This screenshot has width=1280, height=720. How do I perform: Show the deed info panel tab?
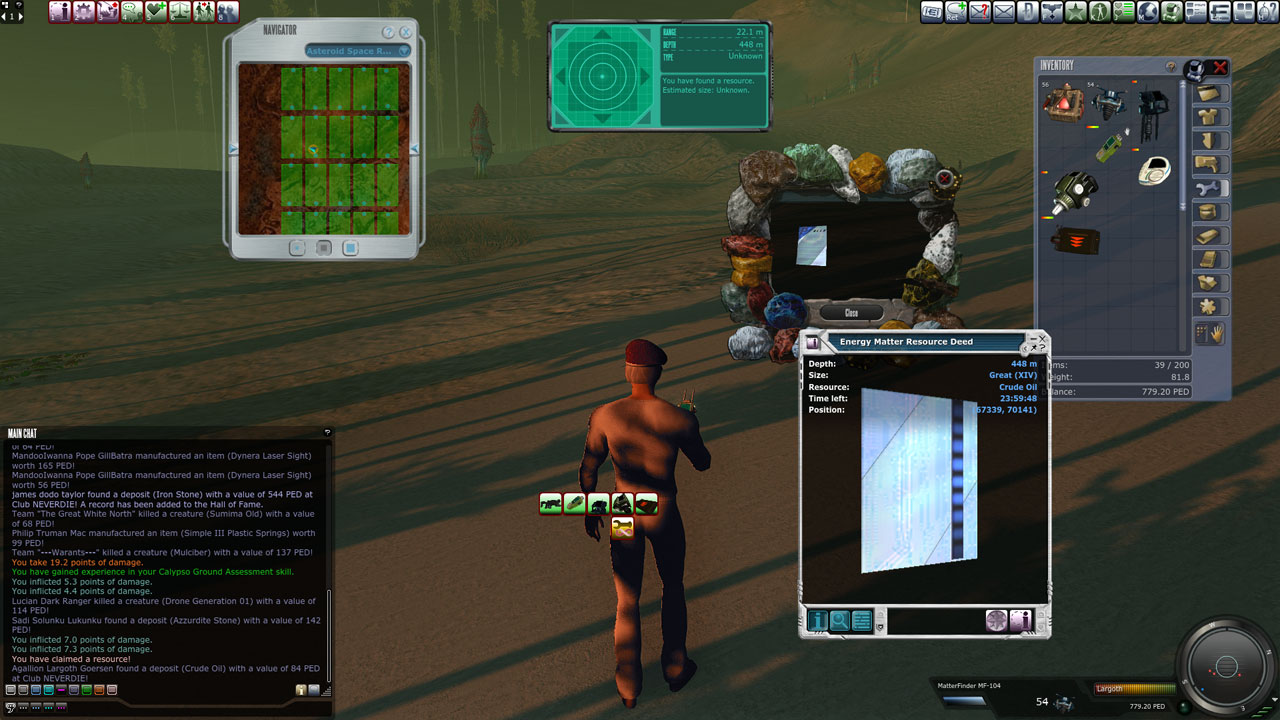click(x=818, y=621)
